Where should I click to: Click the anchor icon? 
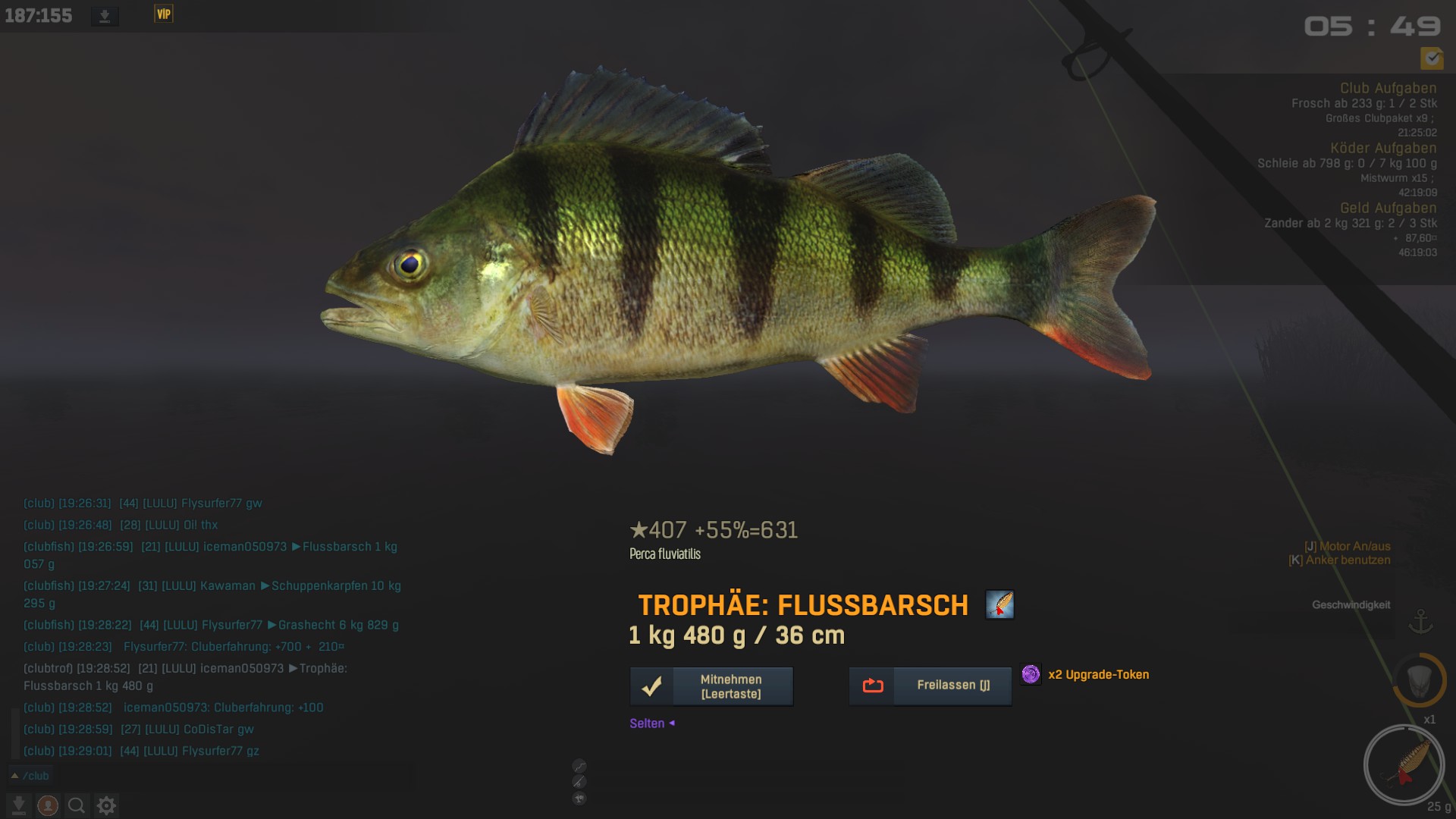[x=1420, y=622]
